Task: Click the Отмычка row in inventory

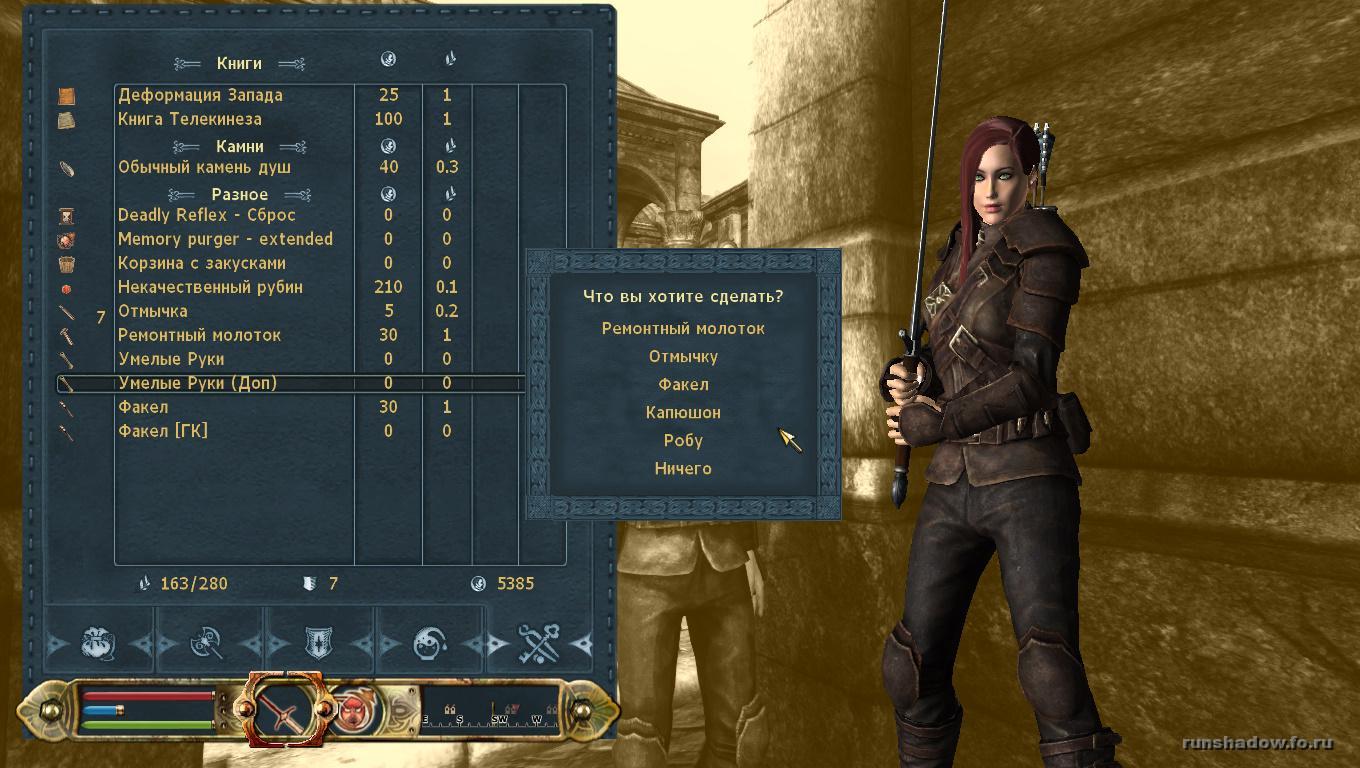Action: coord(153,311)
